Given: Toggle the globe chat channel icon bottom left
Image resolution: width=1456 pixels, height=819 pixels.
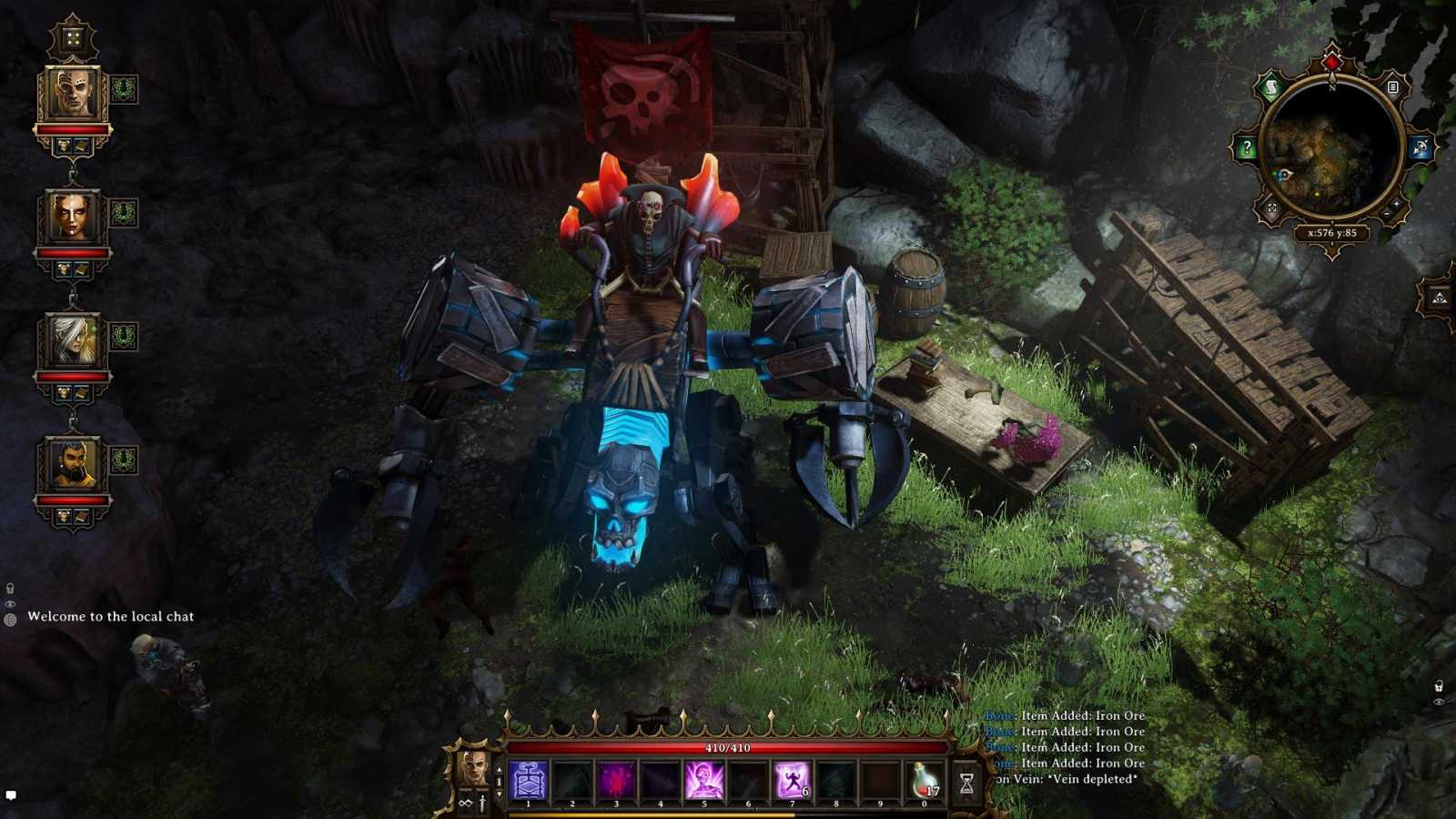Looking at the screenshot, I should [11, 620].
